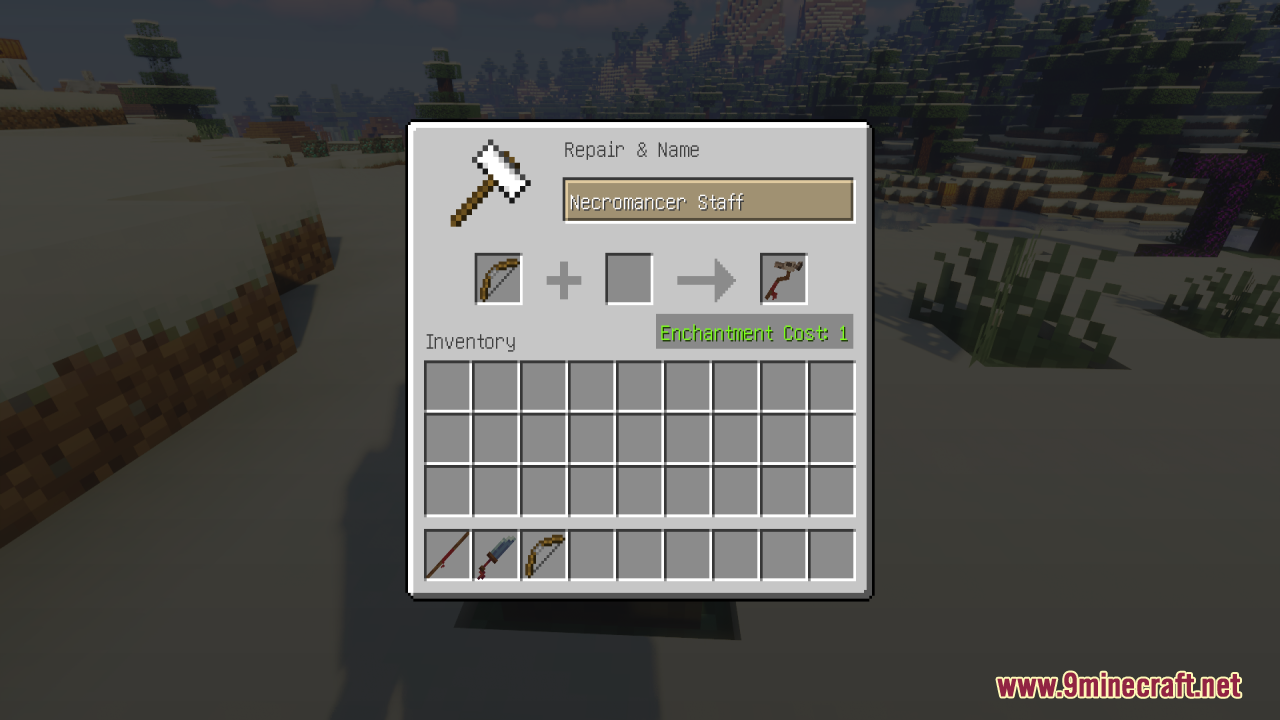
Task: Choose the bow in the hotbar
Action: pyautogui.click(x=543, y=555)
